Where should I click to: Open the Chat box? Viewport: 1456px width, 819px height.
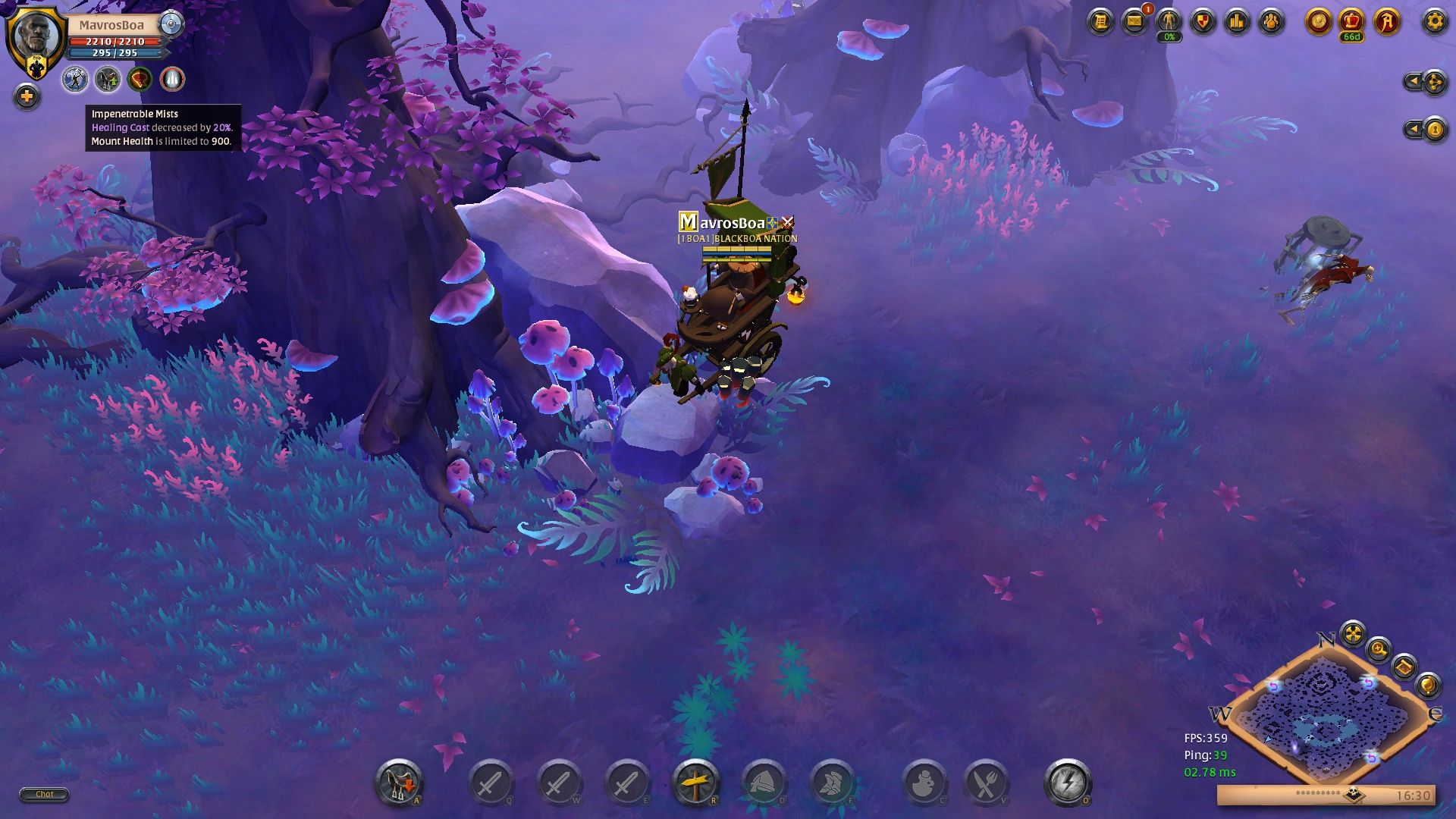pyautogui.click(x=44, y=794)
